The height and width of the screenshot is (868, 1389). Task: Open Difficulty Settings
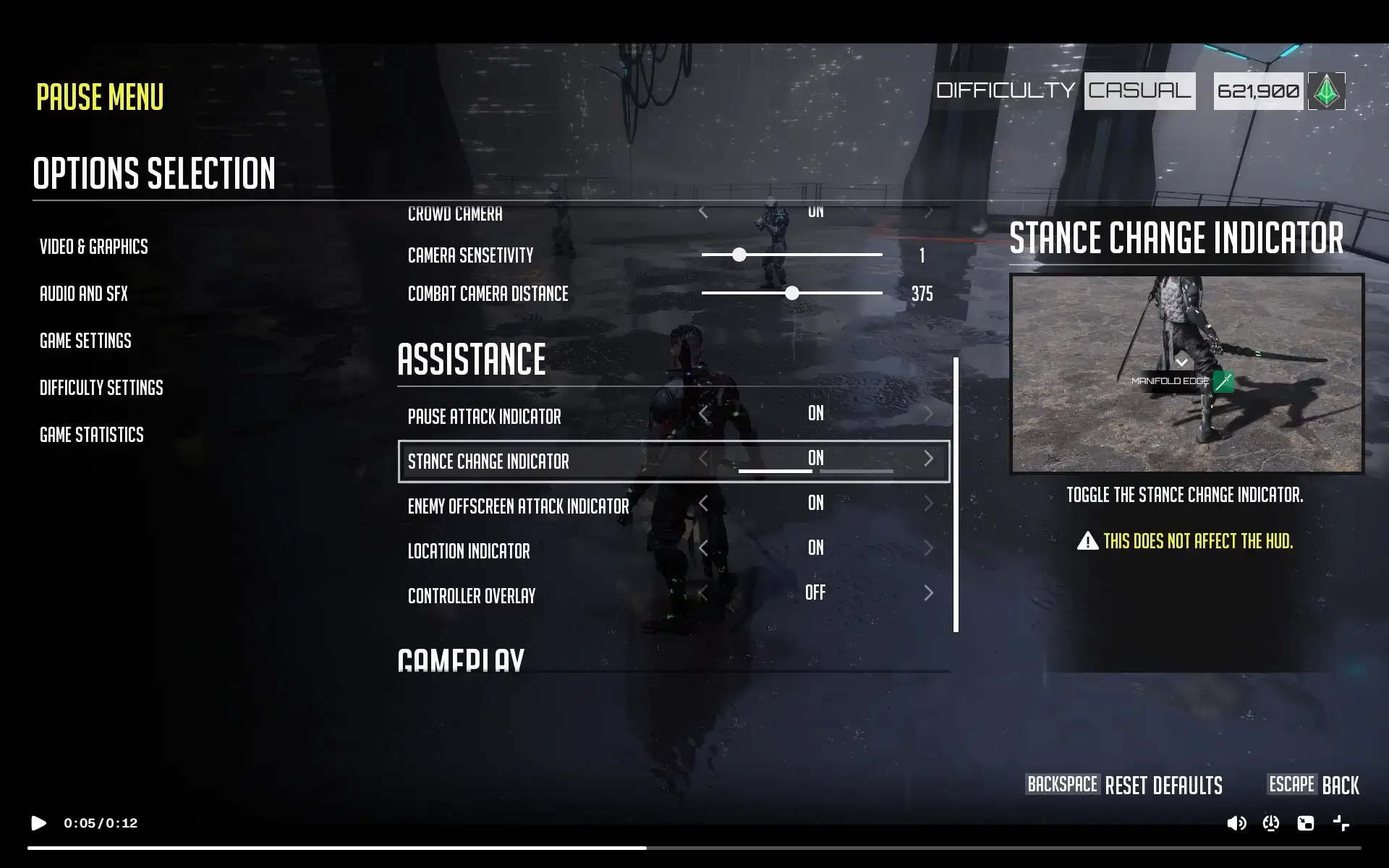[101, 388]
